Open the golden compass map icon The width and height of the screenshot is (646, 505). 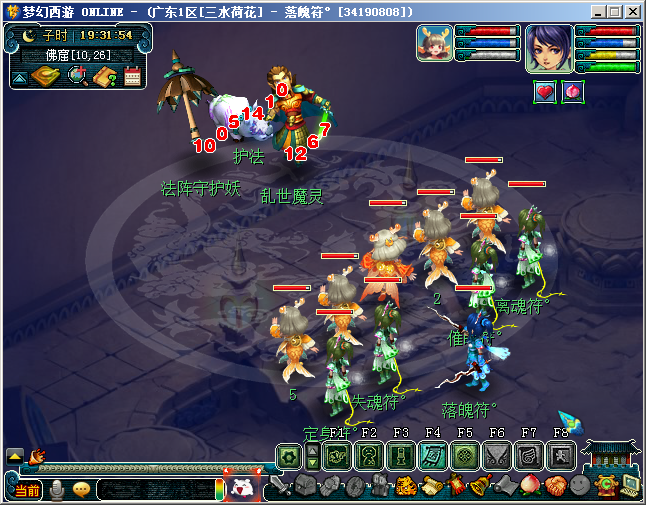46,77
